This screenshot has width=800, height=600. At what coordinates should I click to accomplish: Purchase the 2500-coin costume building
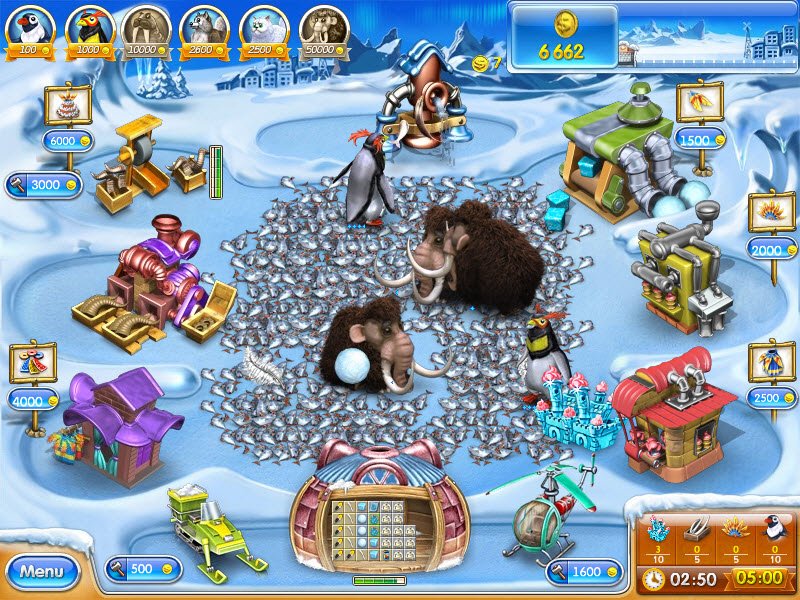click(771, 398)
